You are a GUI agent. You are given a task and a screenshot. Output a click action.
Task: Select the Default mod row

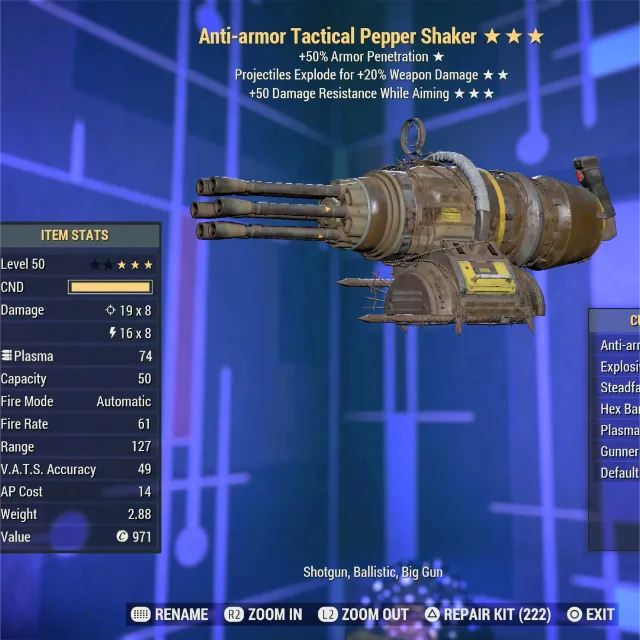(x=619, y=473)
